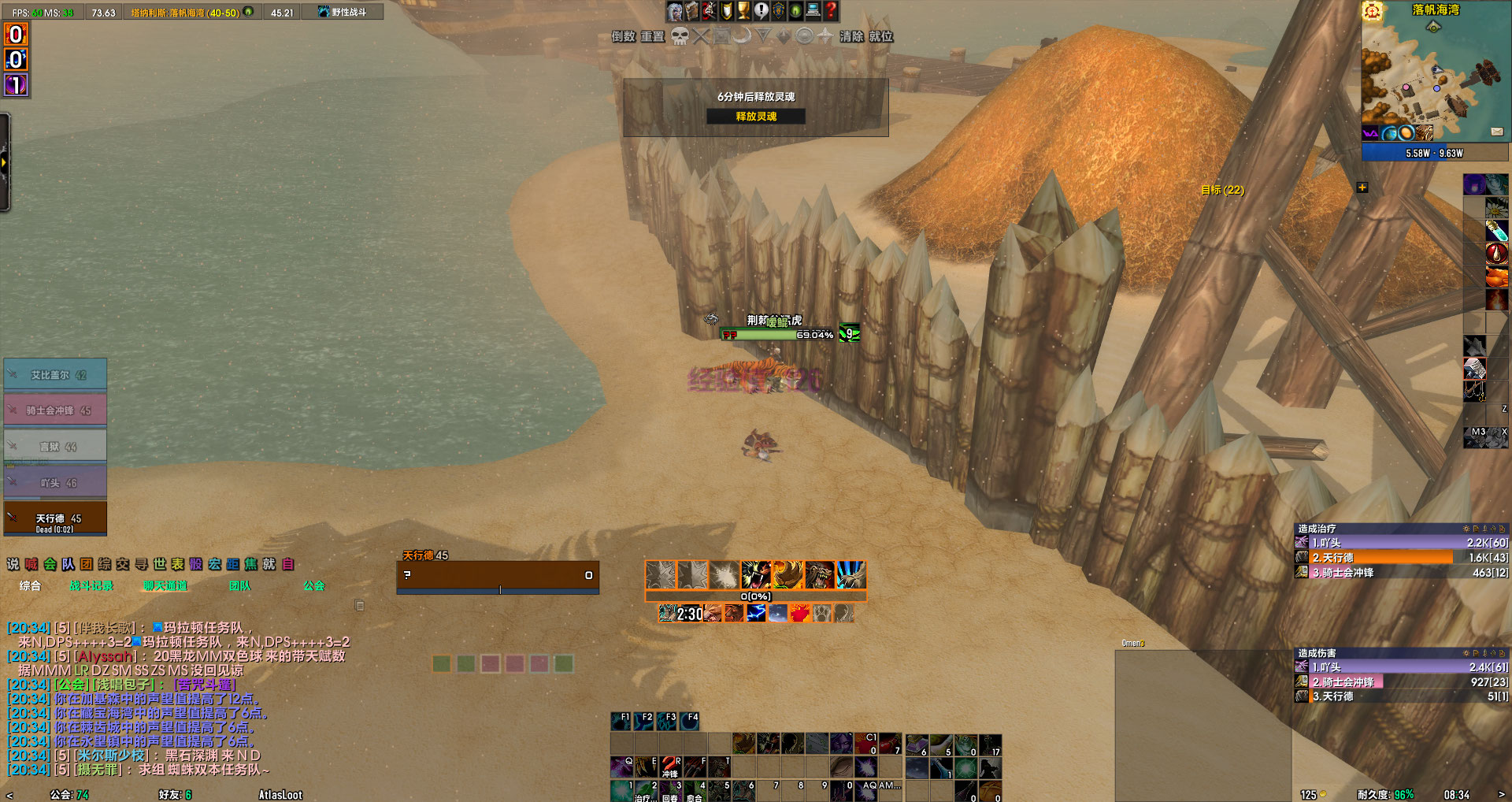Image resolution: width=1512 pixels, height=802 pixels.
Task: Click the 释放灵魂 release spirit button
Action: point(755,116)
